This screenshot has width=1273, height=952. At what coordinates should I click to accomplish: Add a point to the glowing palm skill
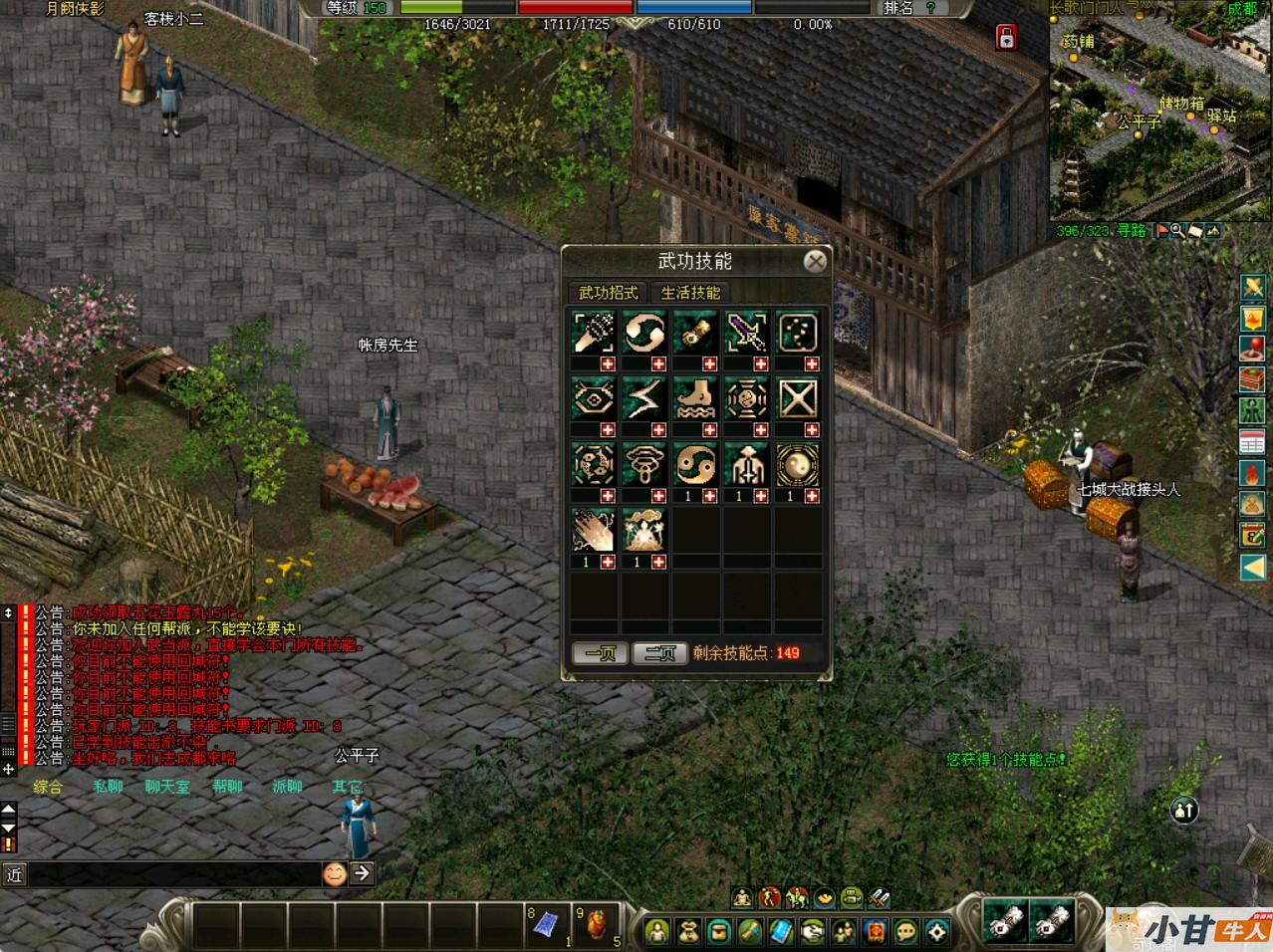(608, 563)
